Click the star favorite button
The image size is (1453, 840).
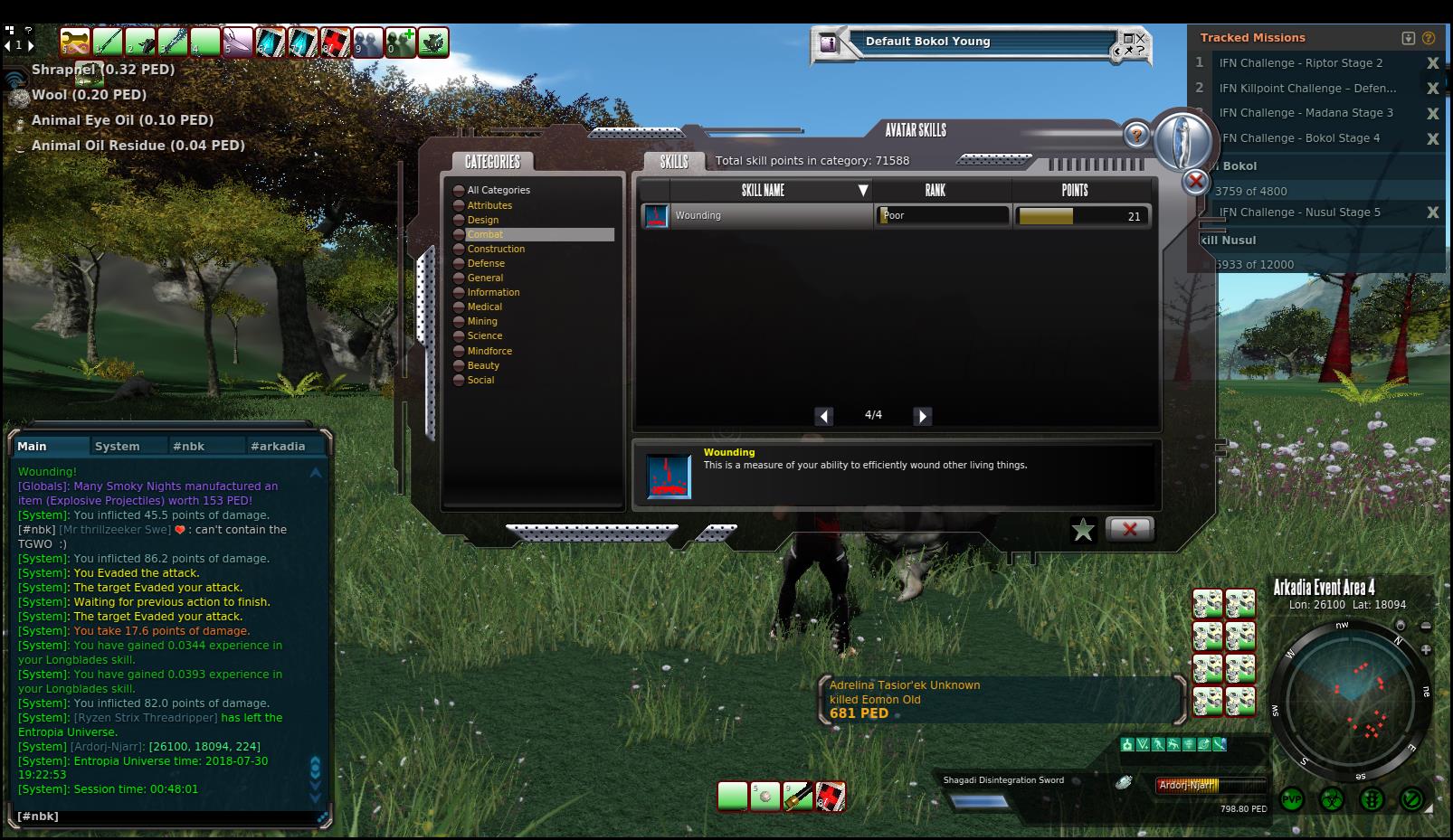1082,530
